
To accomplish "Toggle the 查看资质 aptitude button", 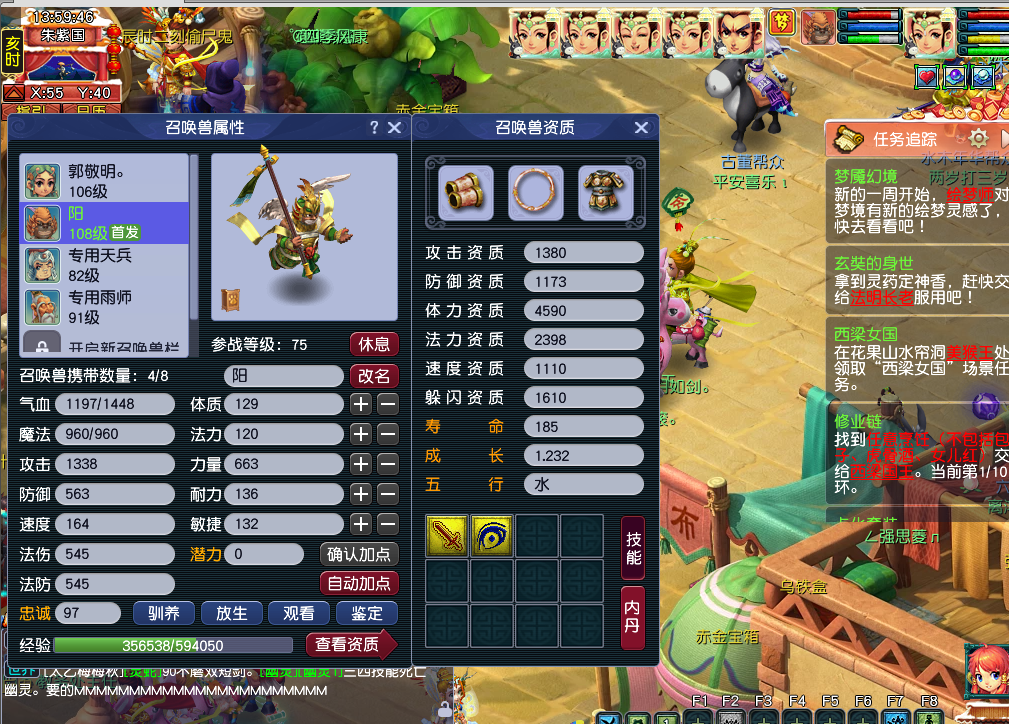I will point(349,645).
